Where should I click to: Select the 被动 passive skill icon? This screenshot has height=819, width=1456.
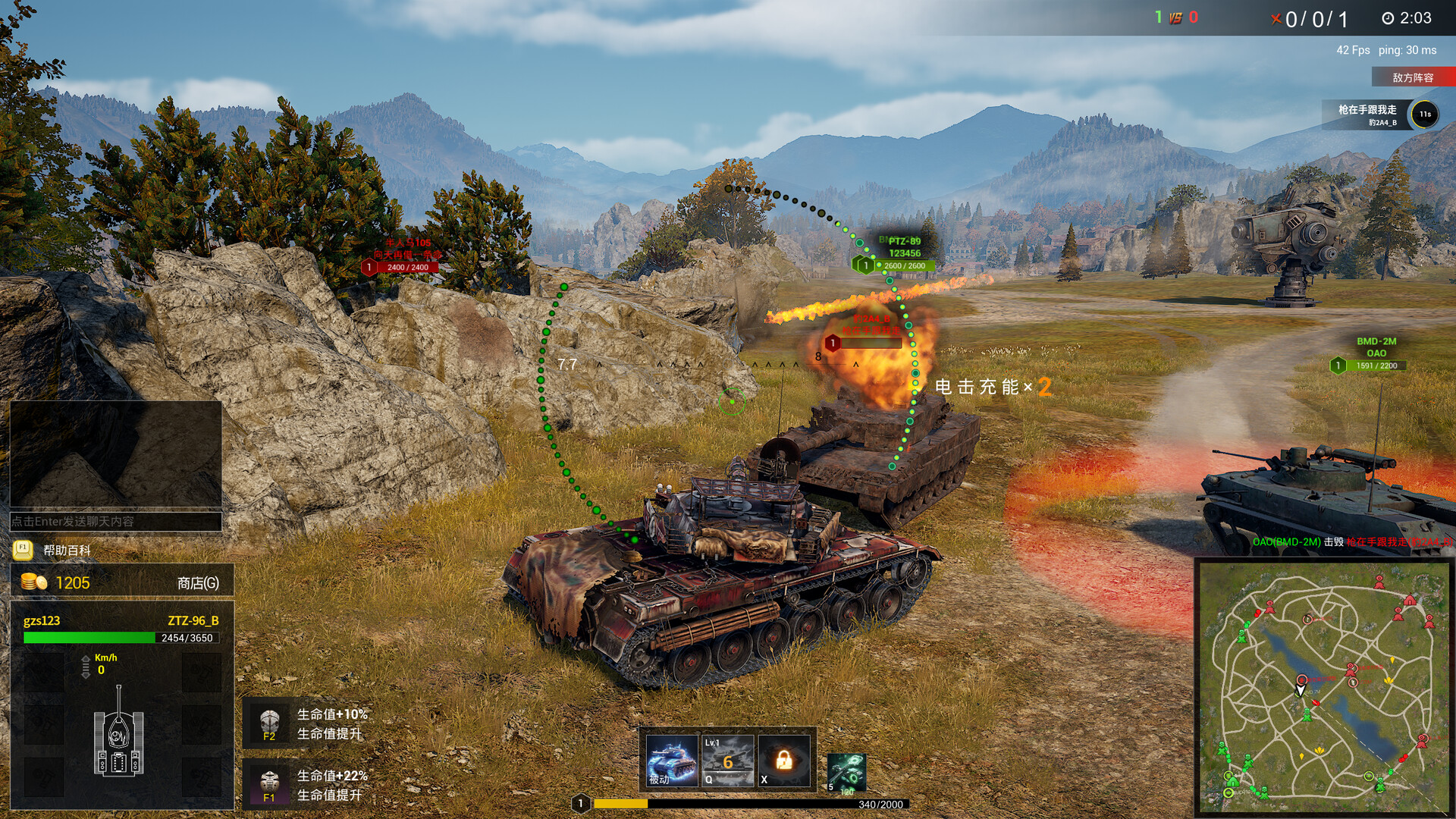point(671,760)
